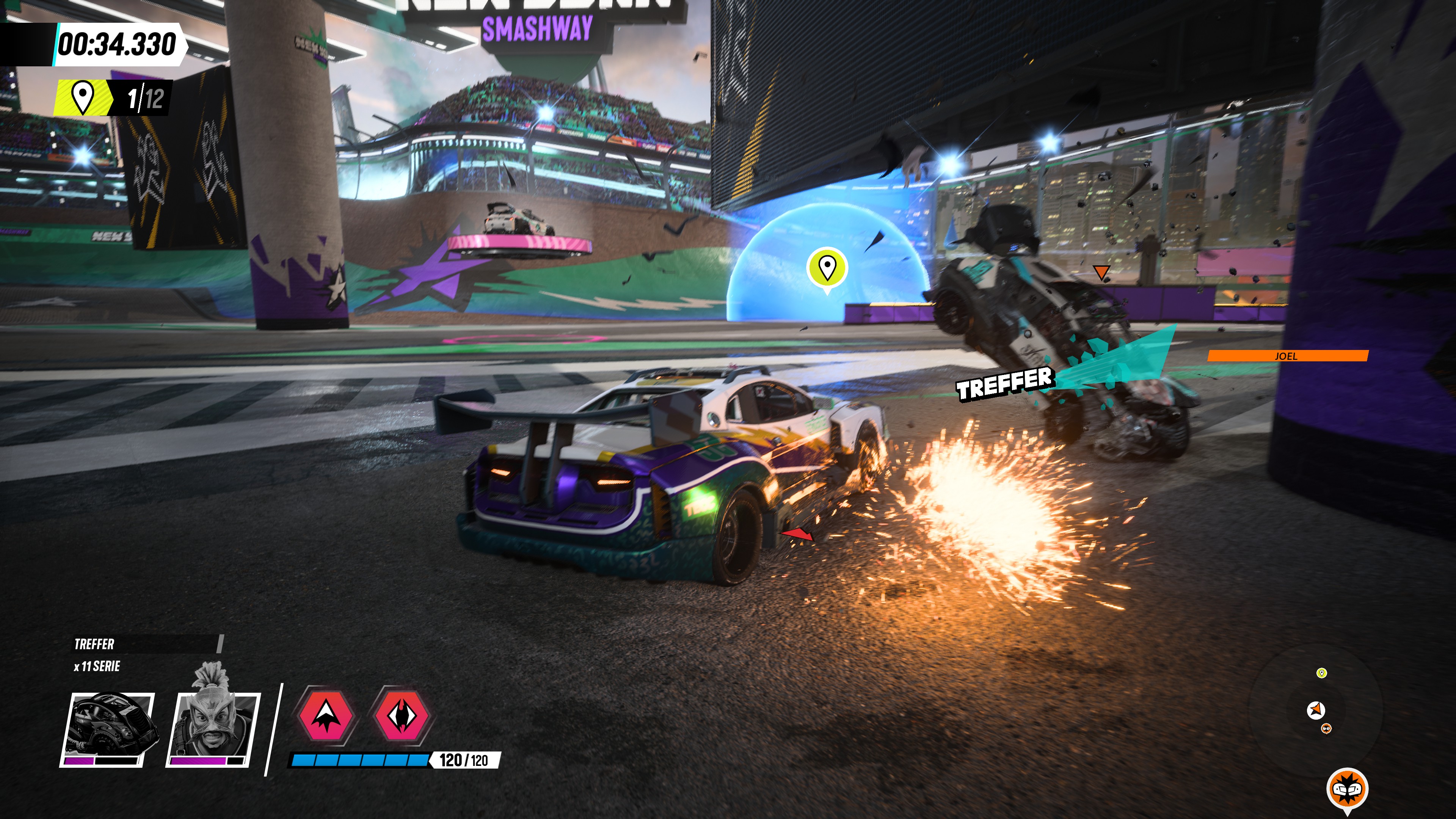
Task: Select the yellow checkpoint pin icon in the HUD header
Action: [x=84, y=96]
